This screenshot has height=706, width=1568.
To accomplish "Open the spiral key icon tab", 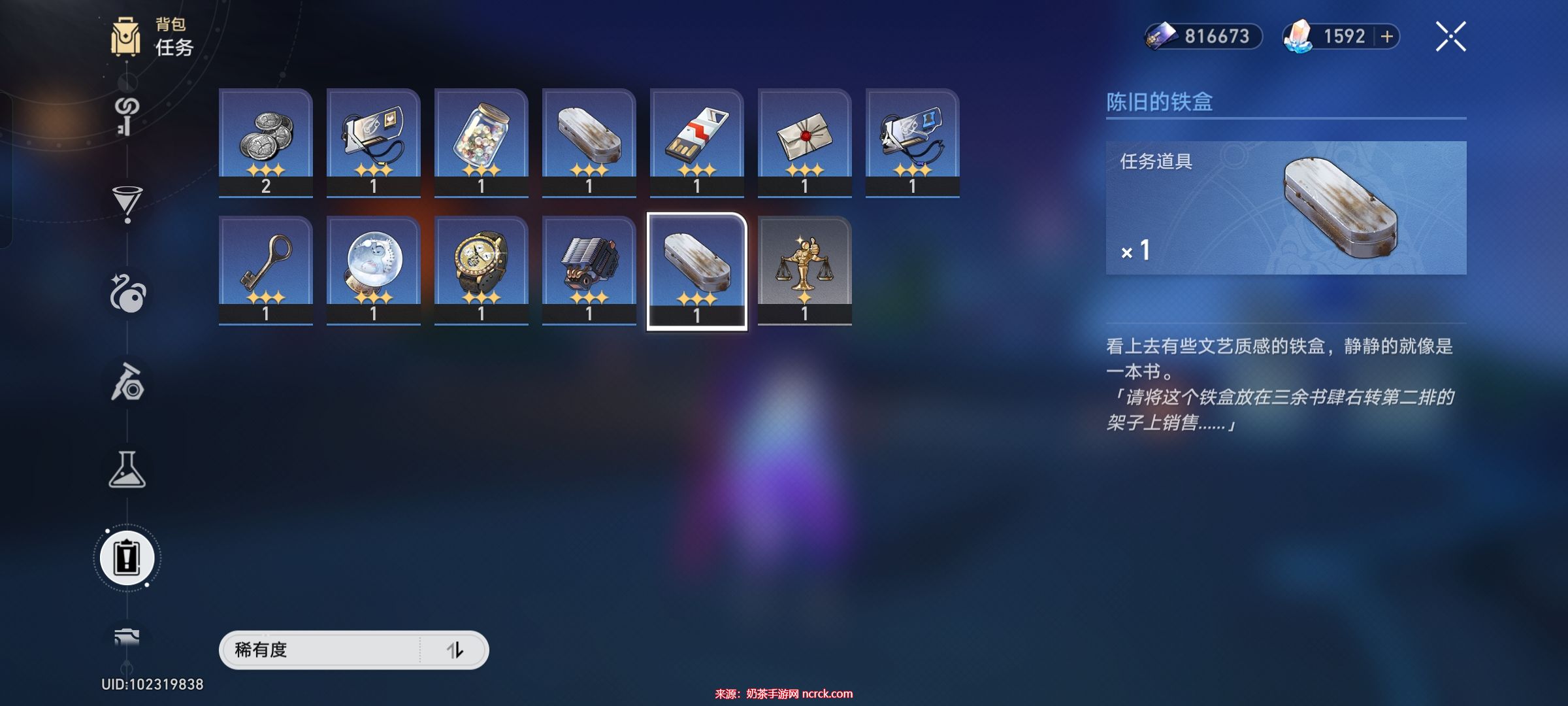I will click(127, 115).
